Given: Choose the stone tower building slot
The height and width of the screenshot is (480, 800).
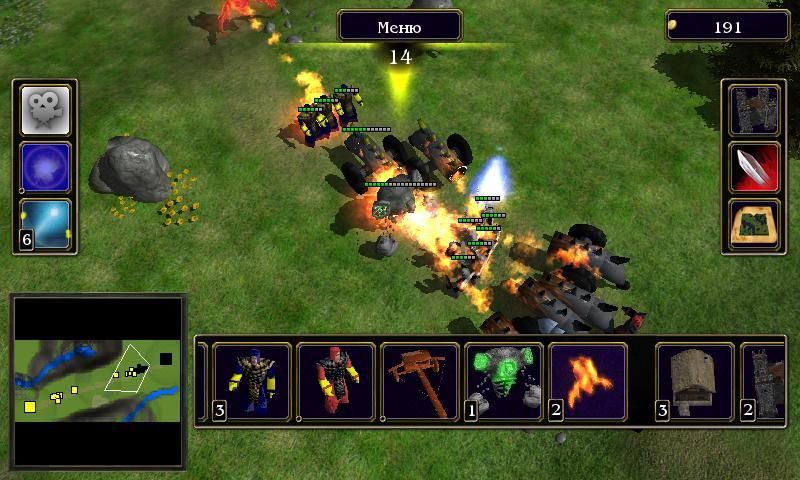Looking at the screenshot, I should (765, 381).
